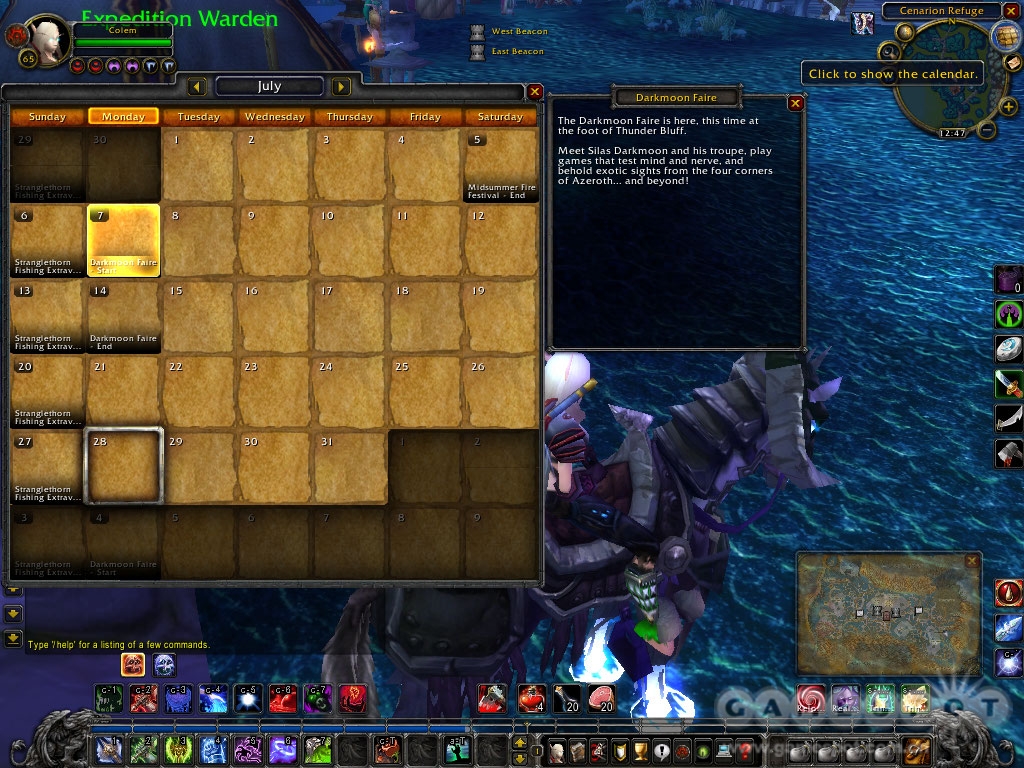
Task: Zoom out the minimap with minus button
Action: (x=985, y=129)
